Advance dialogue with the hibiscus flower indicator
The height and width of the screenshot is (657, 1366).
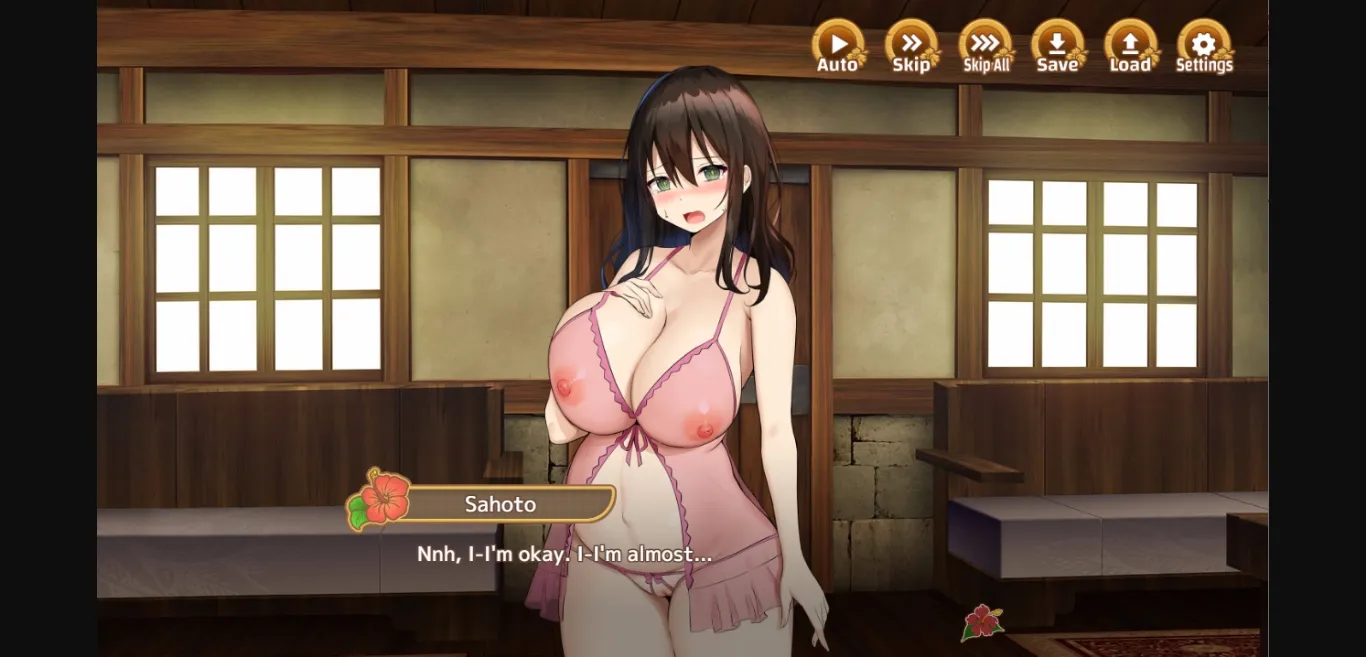click(982, 622)
